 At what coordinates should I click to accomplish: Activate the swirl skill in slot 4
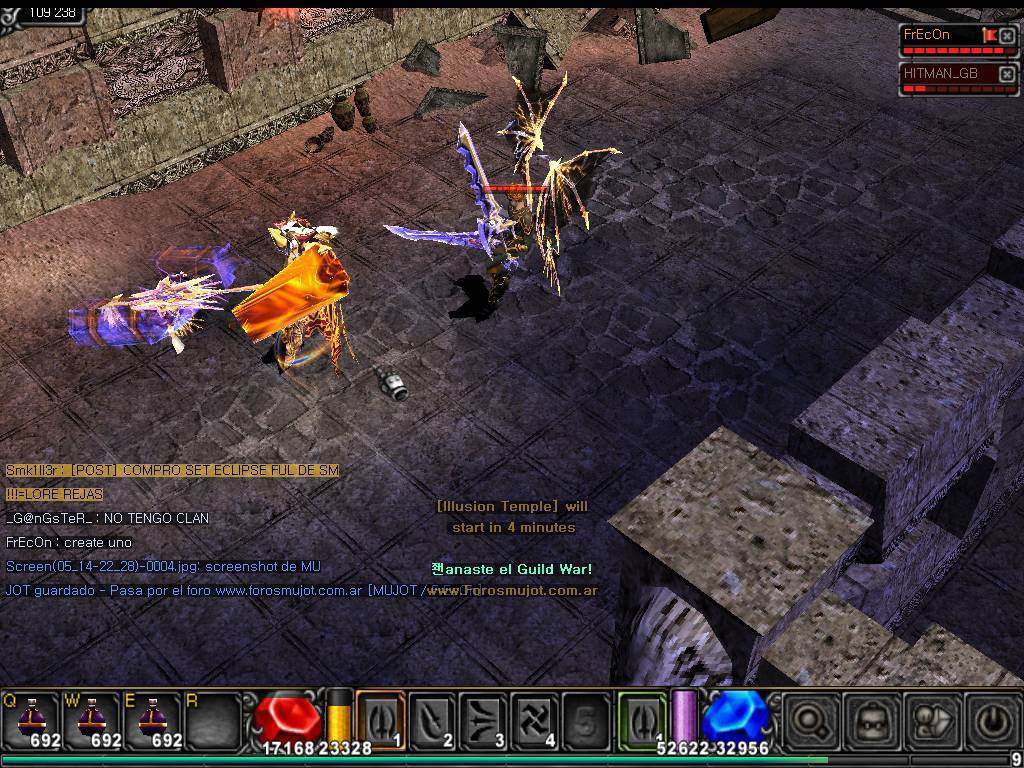[535, 719]
